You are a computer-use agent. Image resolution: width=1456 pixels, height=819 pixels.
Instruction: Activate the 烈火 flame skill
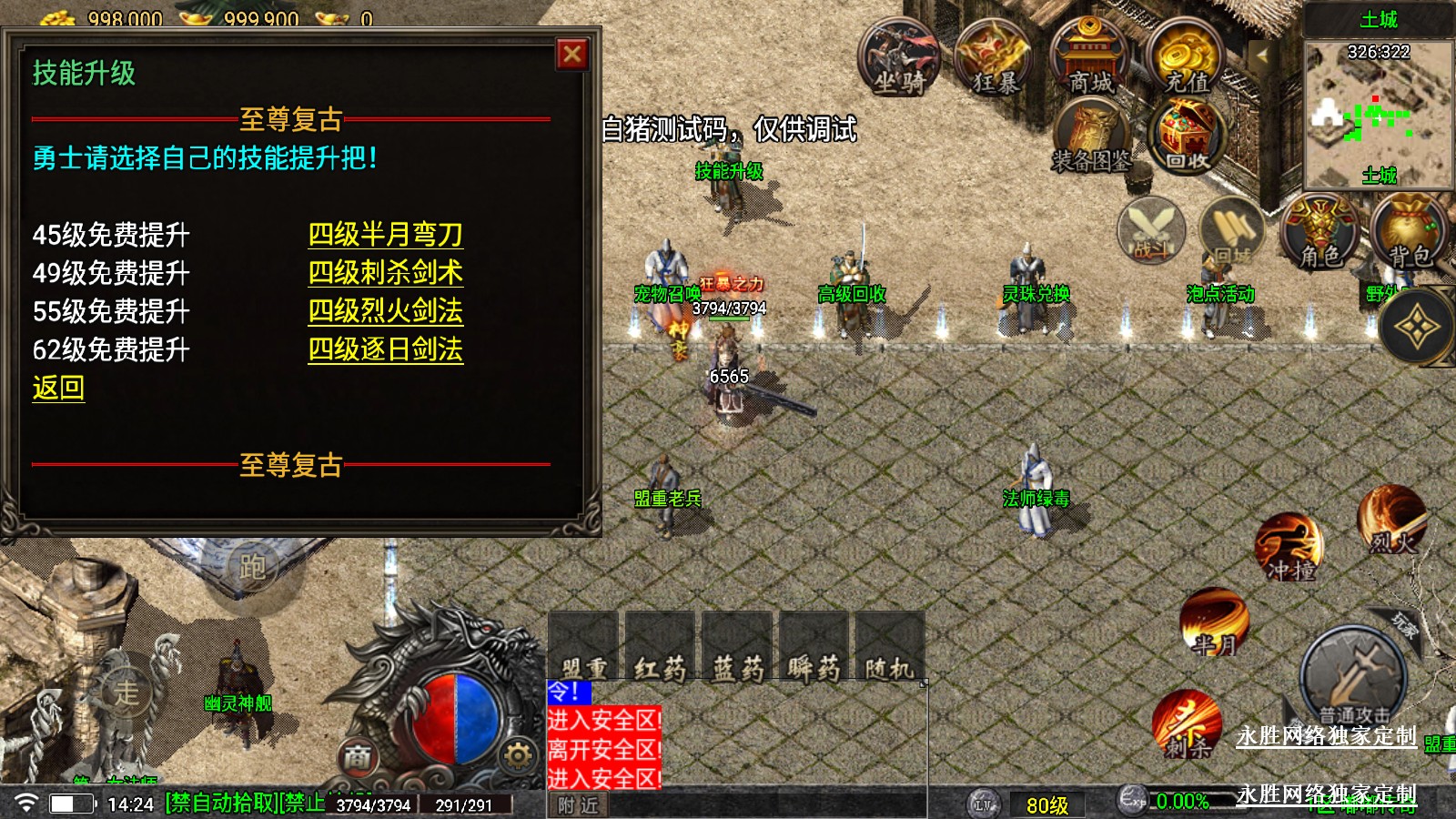point(1392,521)
